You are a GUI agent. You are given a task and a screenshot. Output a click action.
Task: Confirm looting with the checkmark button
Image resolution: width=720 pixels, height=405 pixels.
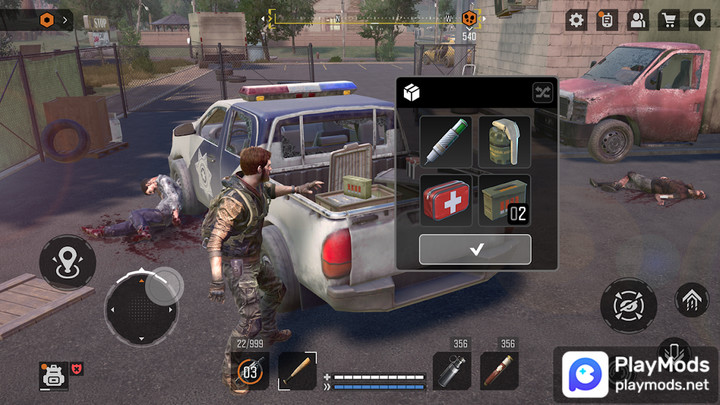[x=475, y=250]
